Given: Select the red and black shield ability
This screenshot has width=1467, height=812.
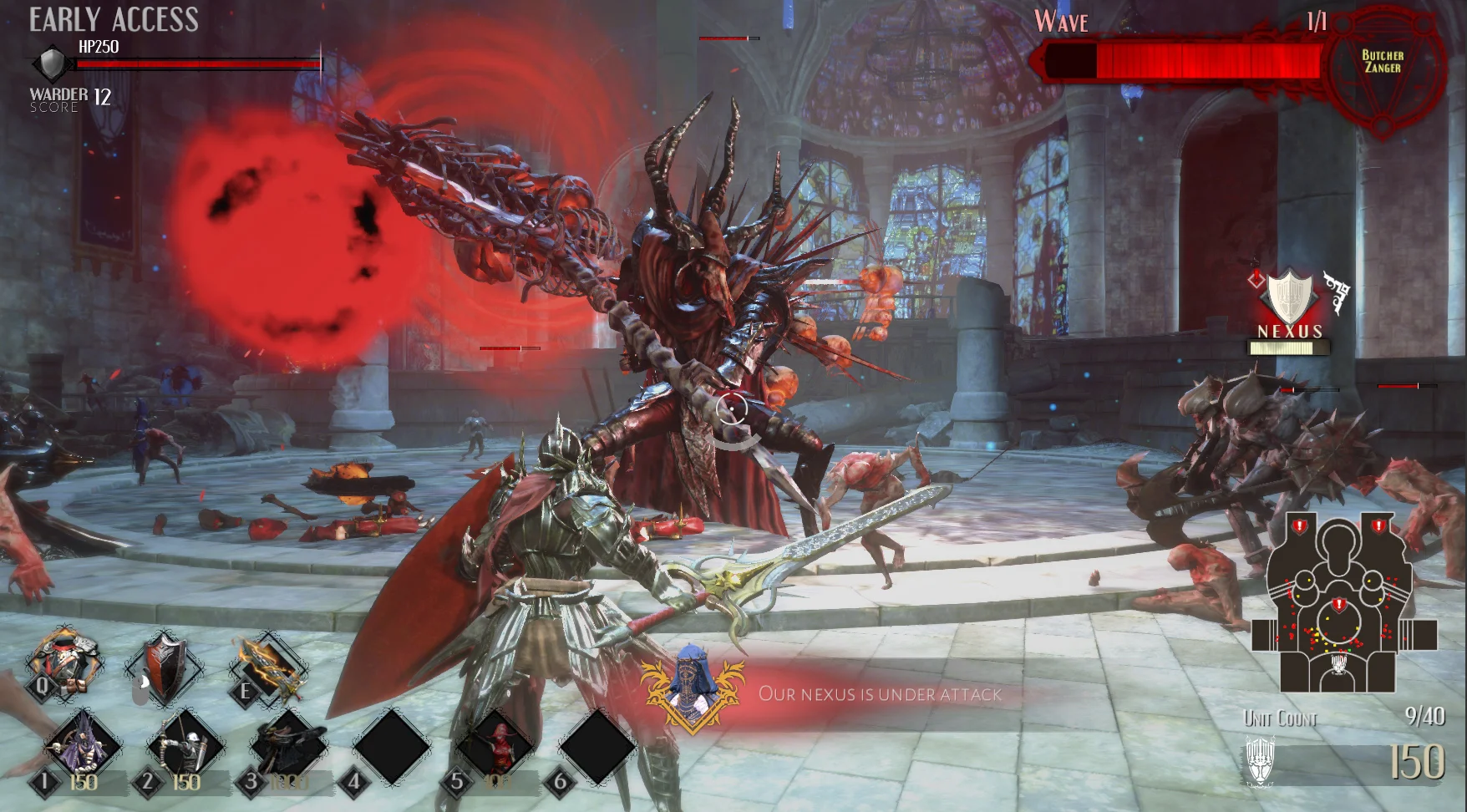Looking at the screenshot, I should coord(165,667).
